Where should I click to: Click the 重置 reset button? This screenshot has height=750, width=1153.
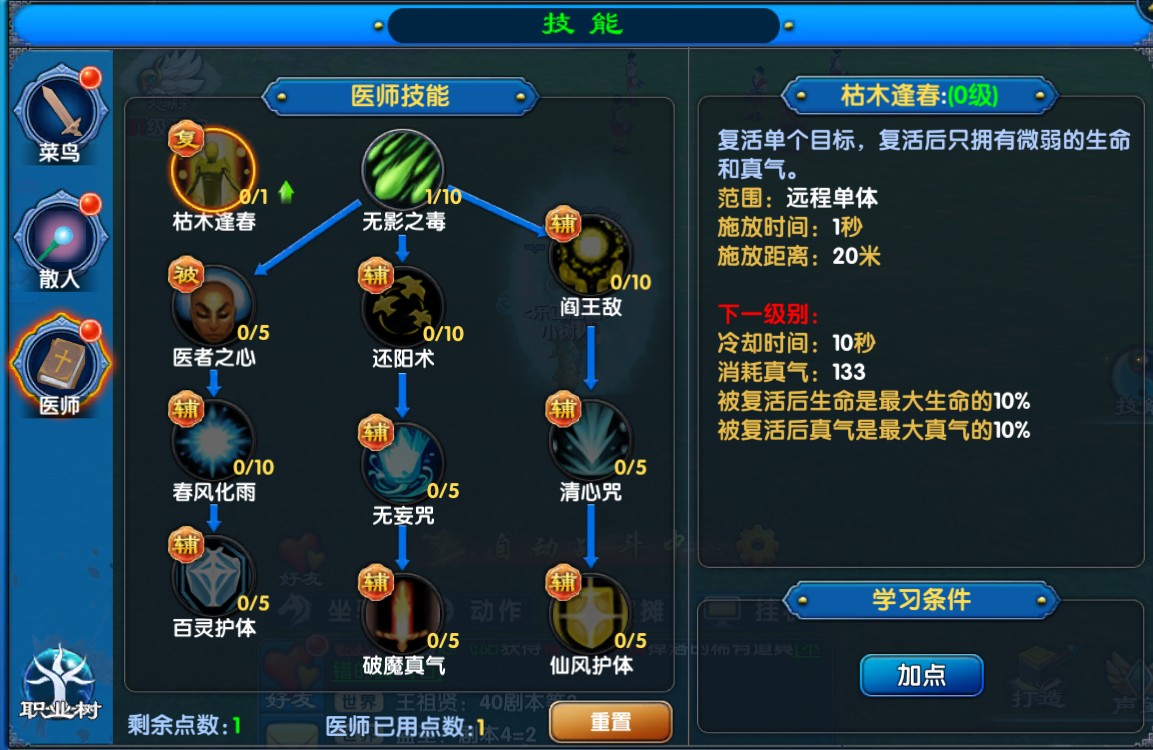(x=610, y=722)
